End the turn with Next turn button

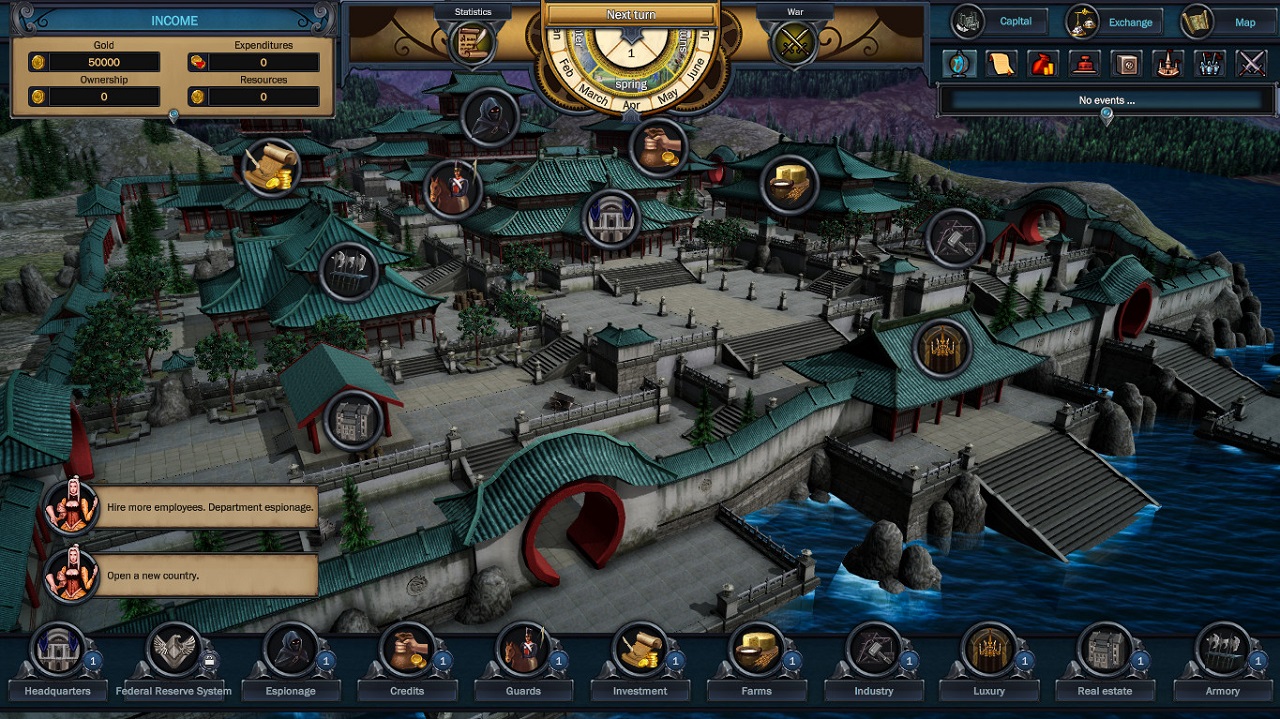pyautogui.click(x=631, y=15)
